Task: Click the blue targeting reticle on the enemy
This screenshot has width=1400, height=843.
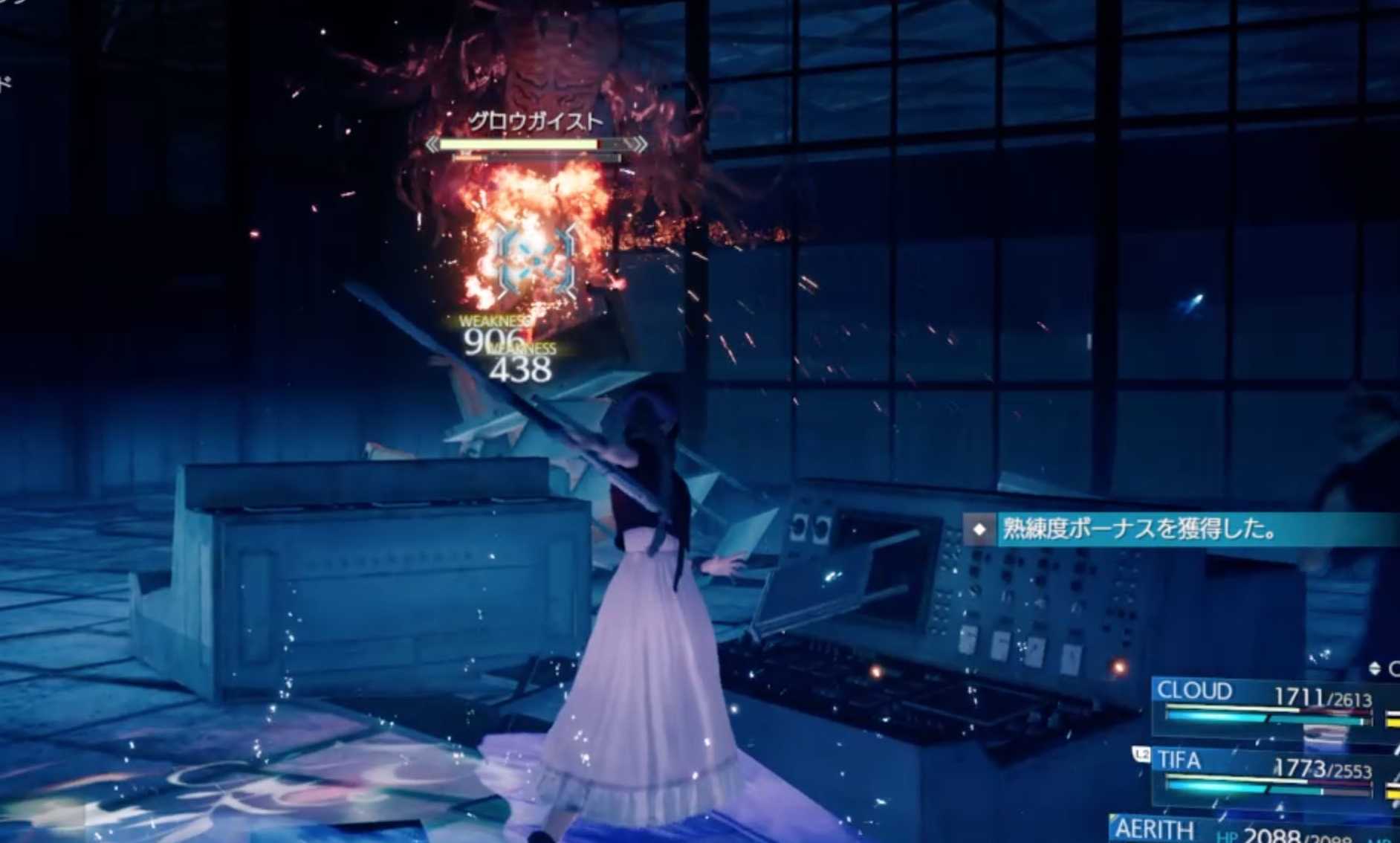Action: [x=534, y=260]
